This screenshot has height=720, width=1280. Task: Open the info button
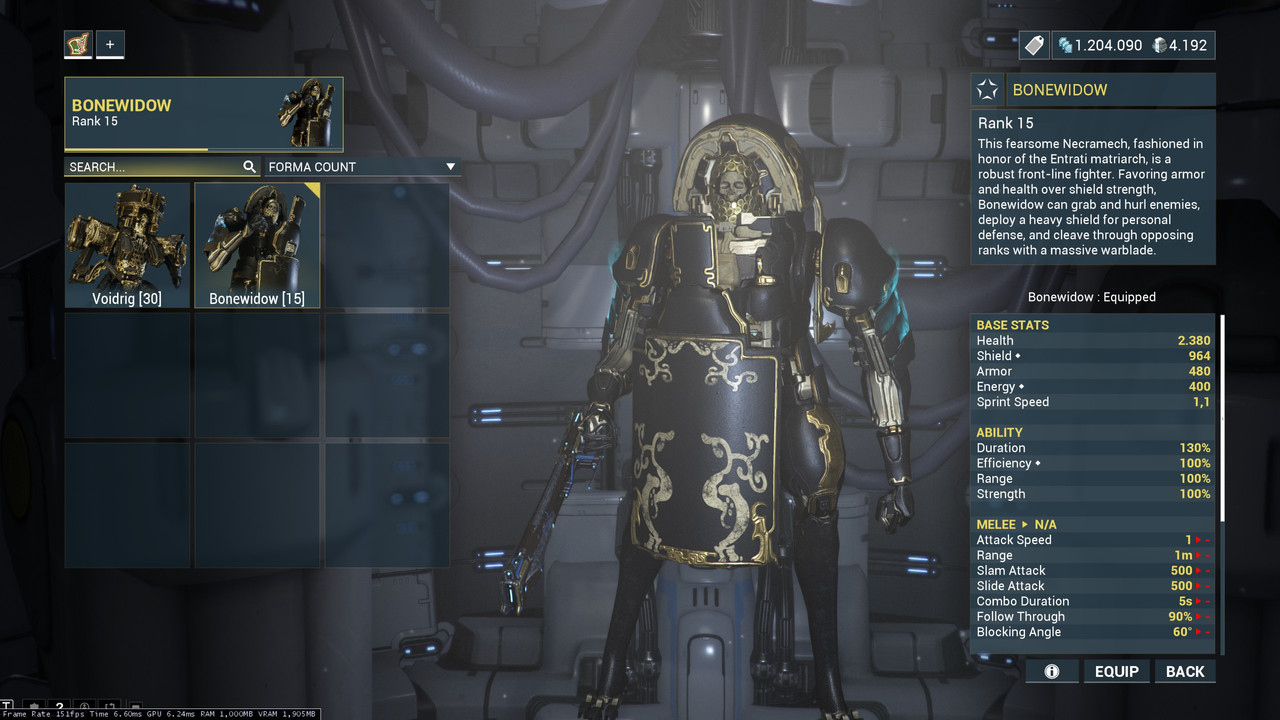[1051, 671]
